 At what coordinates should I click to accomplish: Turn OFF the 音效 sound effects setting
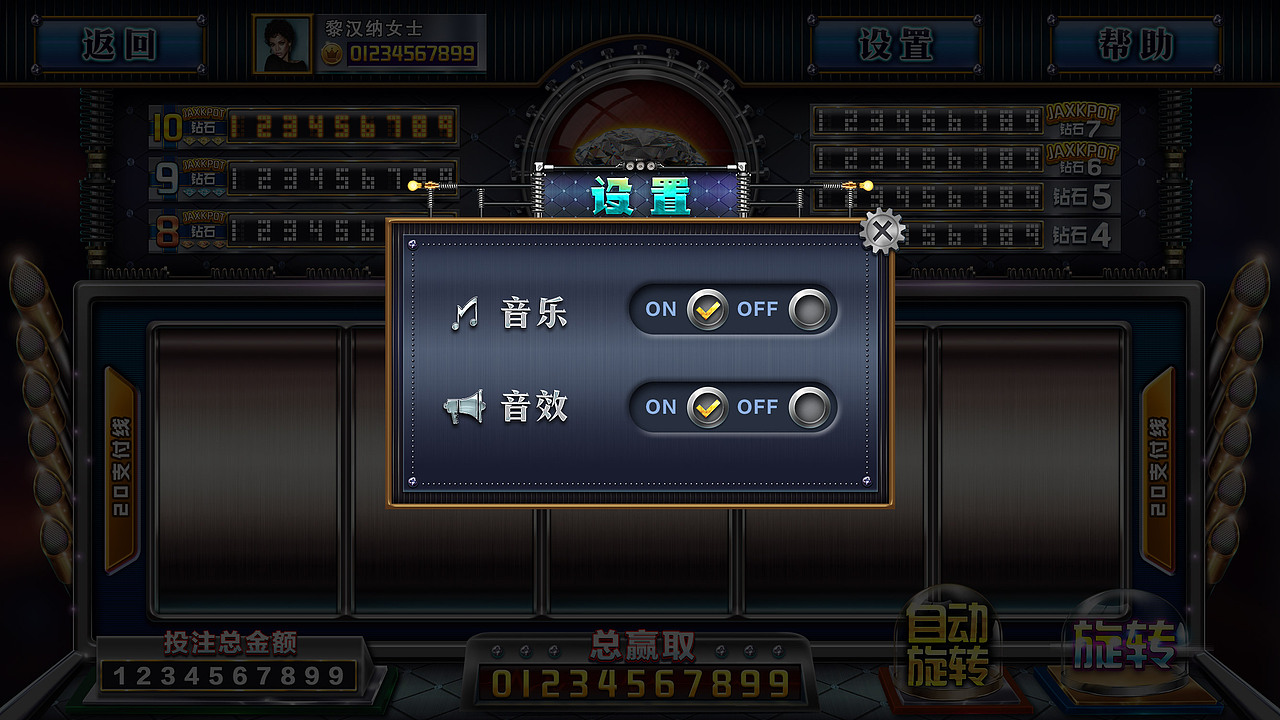tap(810, 409)
